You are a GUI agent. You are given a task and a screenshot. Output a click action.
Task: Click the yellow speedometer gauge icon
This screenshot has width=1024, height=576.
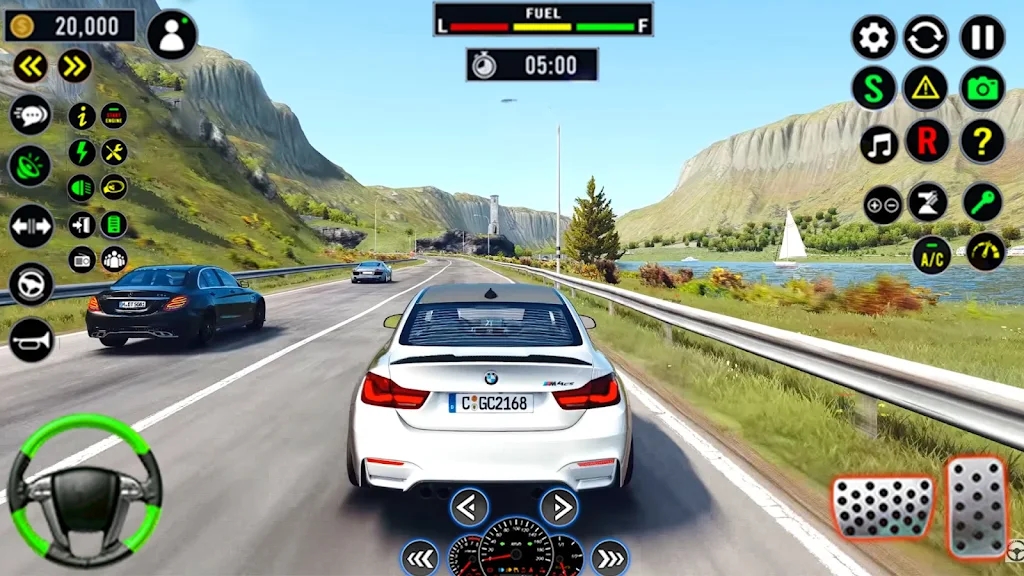(985, 252)
